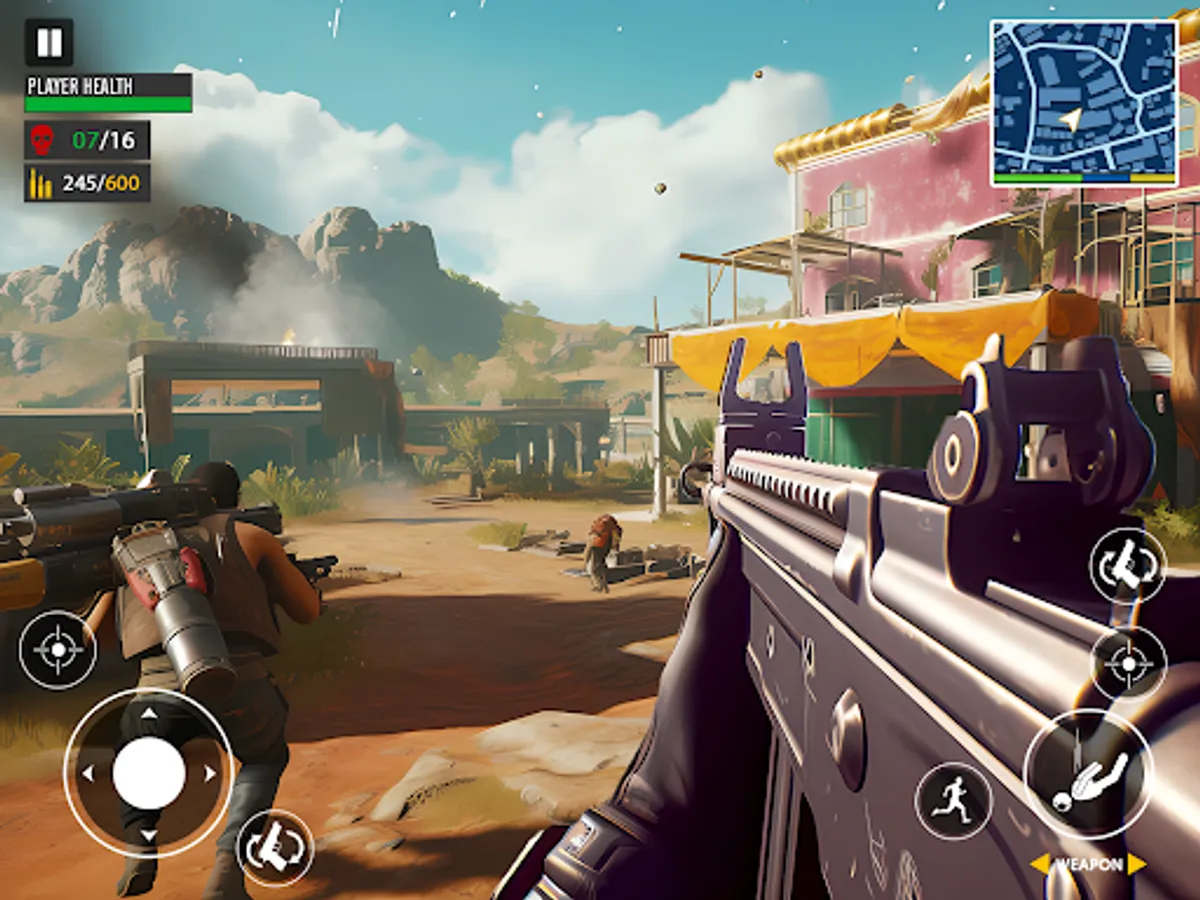This screenshot has height=900, width=1200.
Task: Click the crosshair aim button beside the rifle
Action: [1128, 663]
